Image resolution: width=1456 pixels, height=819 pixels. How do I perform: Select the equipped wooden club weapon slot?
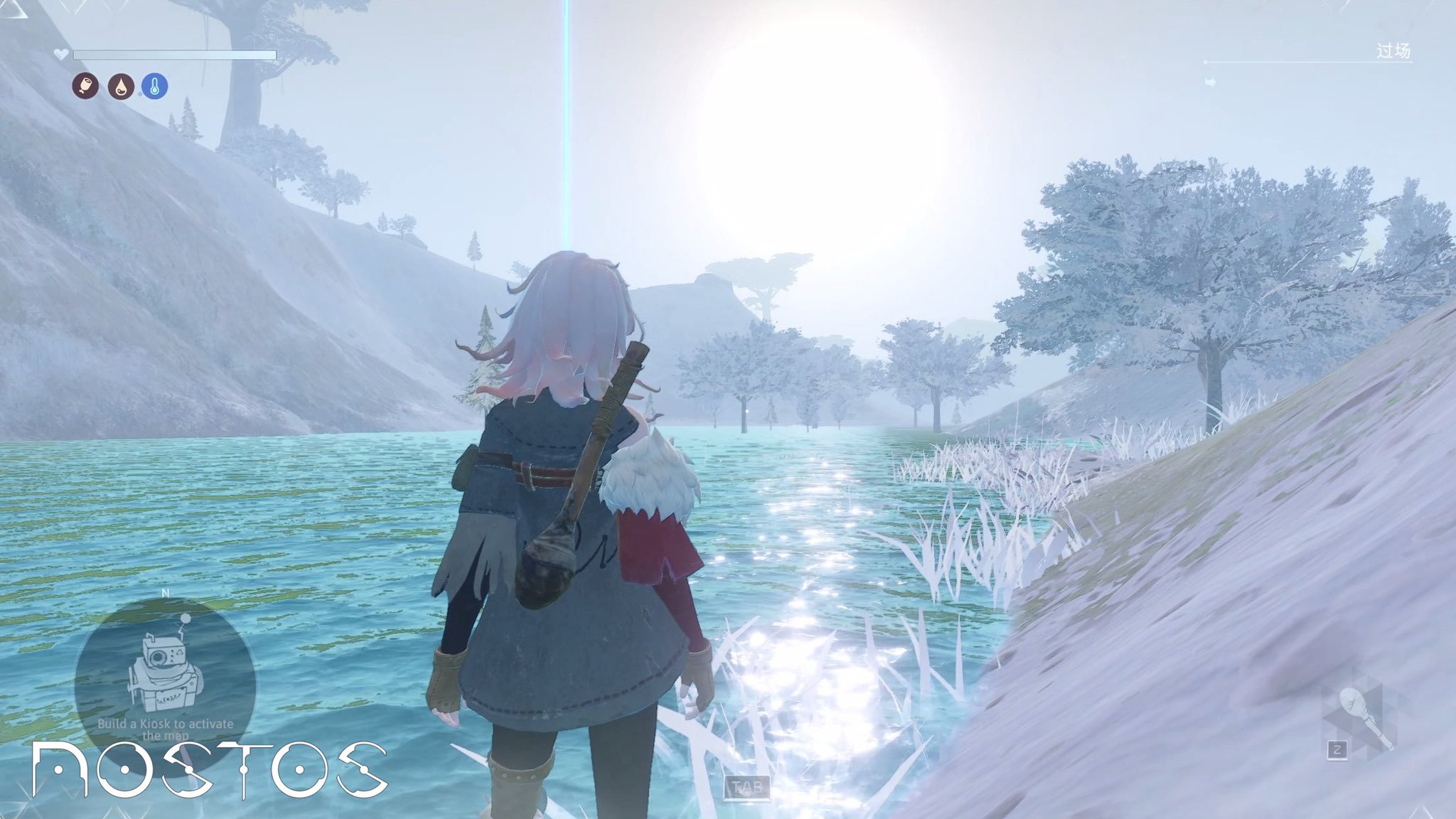tap(1361, 719)
